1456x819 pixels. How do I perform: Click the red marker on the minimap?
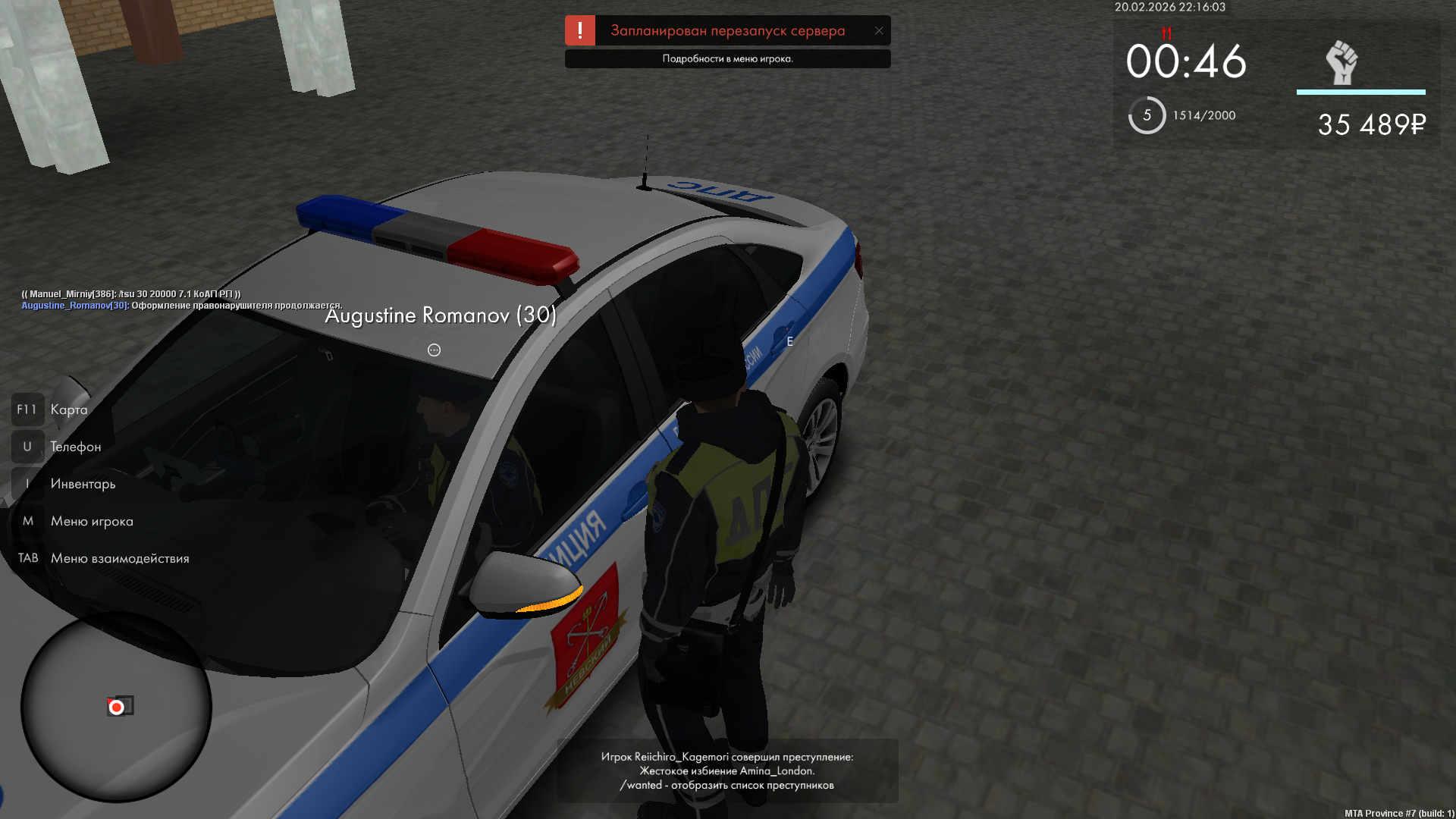tap(116, 708)
